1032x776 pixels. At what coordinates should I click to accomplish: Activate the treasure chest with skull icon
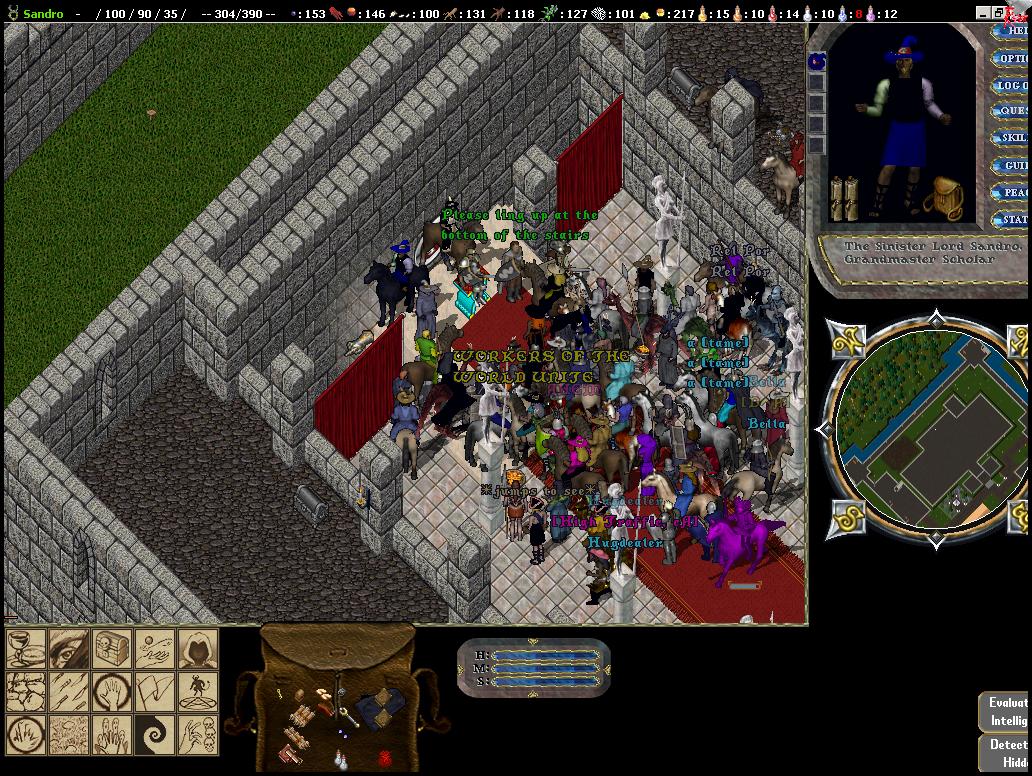(112, 649)
